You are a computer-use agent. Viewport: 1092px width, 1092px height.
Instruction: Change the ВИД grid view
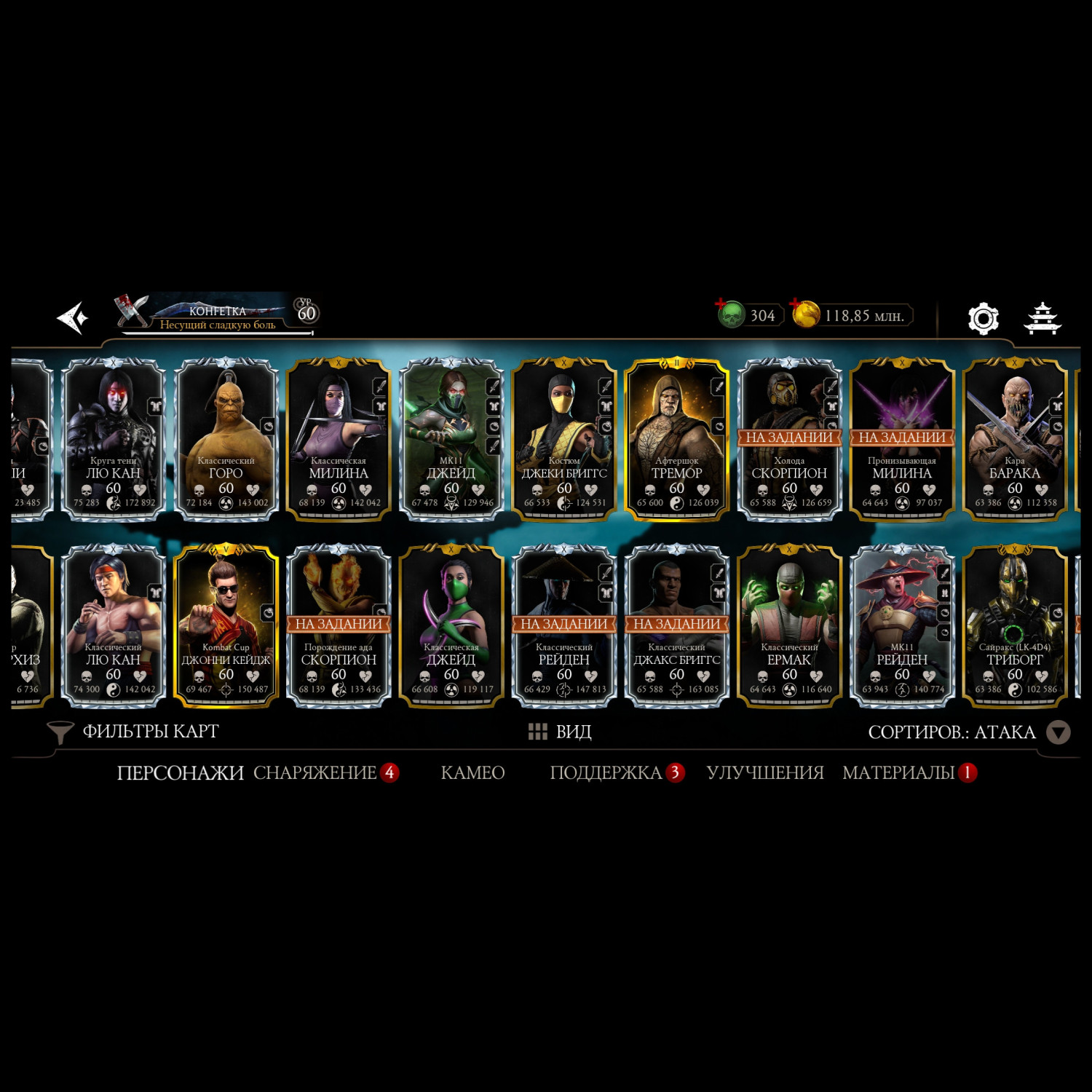(x=560, y=732)
